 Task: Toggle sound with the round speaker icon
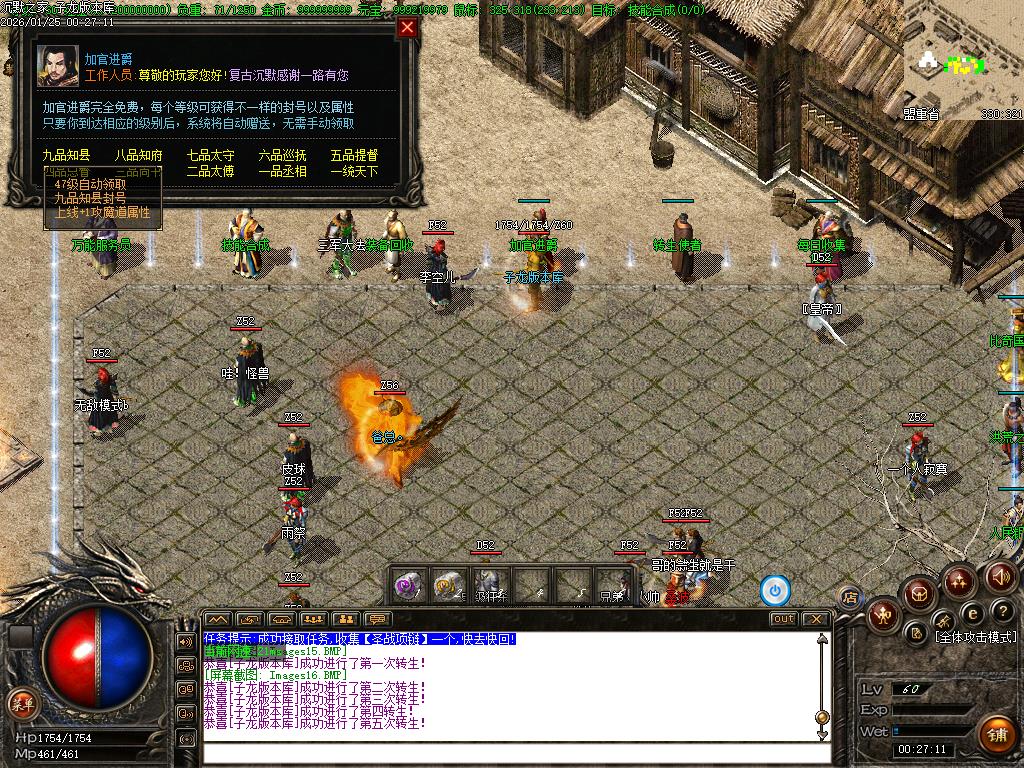(1001, 577)
